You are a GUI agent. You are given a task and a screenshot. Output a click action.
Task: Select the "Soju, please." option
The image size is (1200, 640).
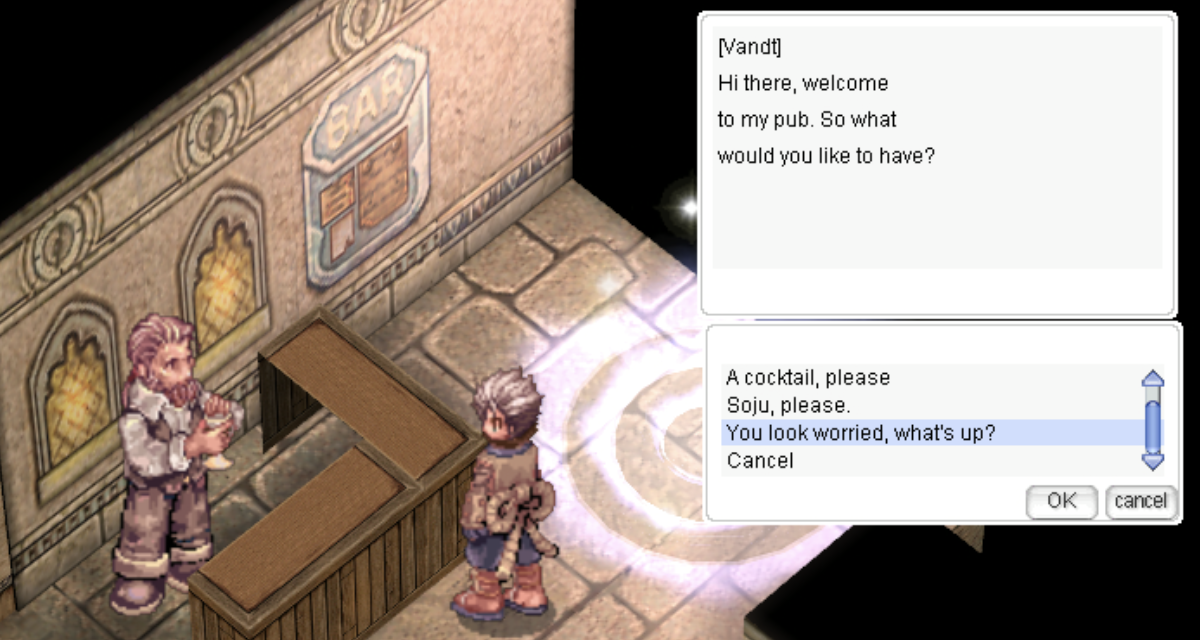(x=788, y=406)
